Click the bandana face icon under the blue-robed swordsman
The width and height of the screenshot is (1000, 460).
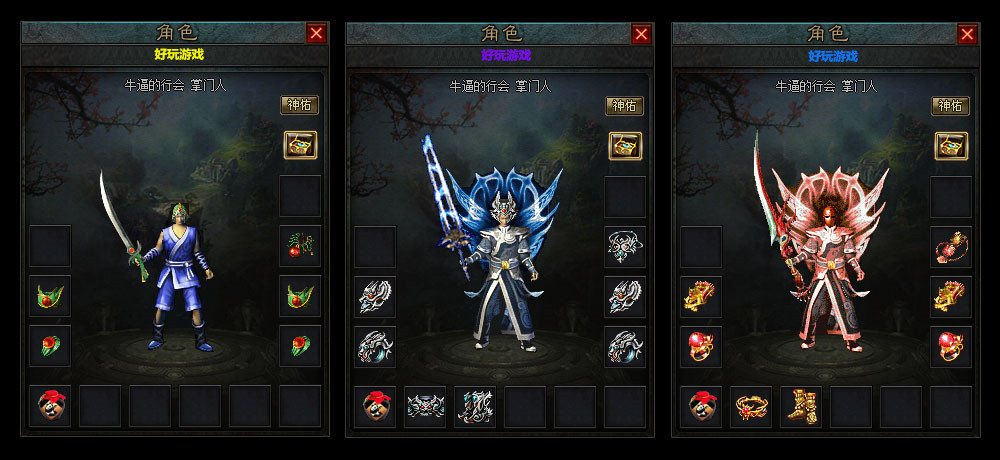click(x=49, y=407)
